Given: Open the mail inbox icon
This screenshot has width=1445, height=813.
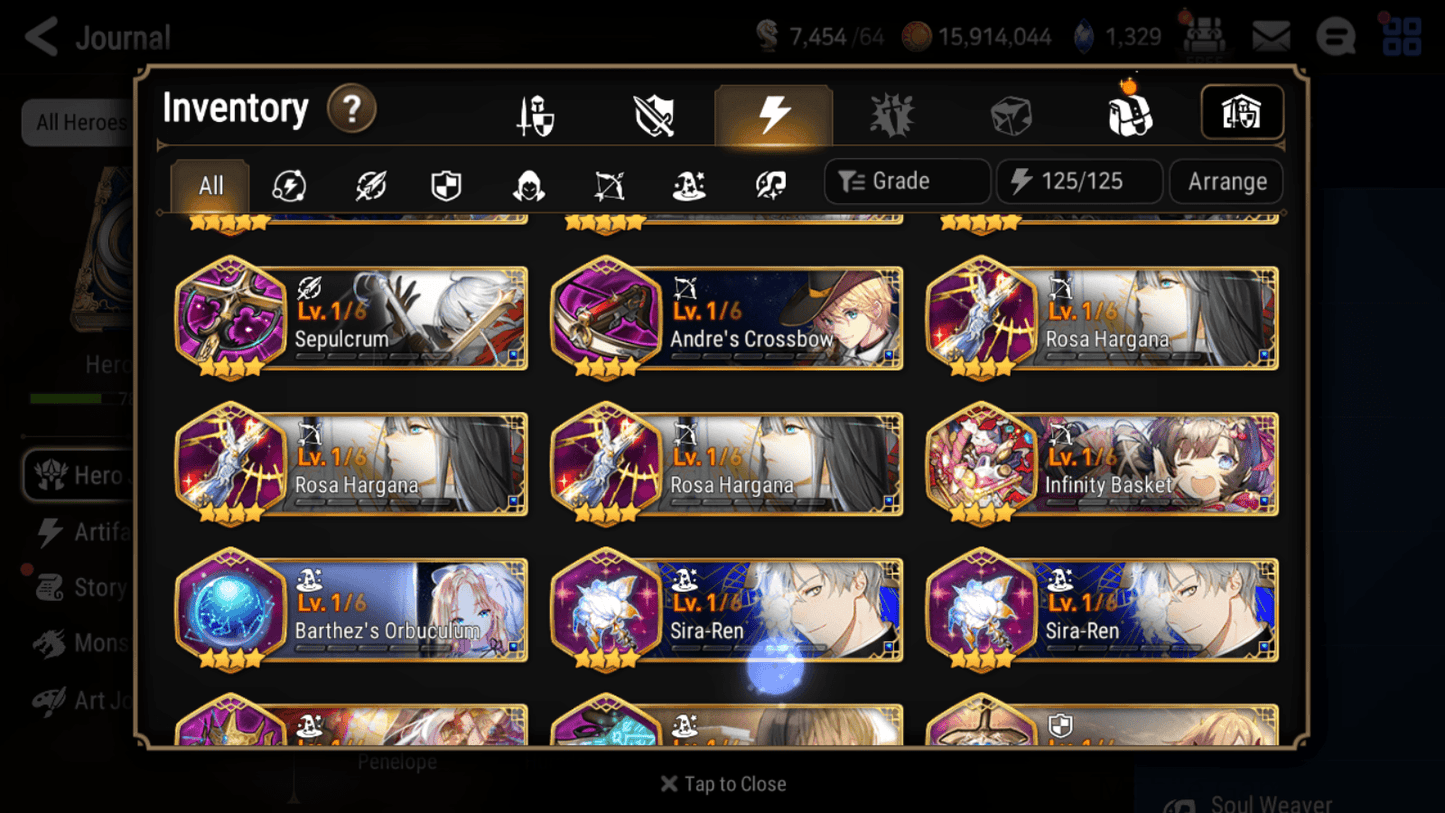Looking at the screenshot, I should [x=1271, y=34].
